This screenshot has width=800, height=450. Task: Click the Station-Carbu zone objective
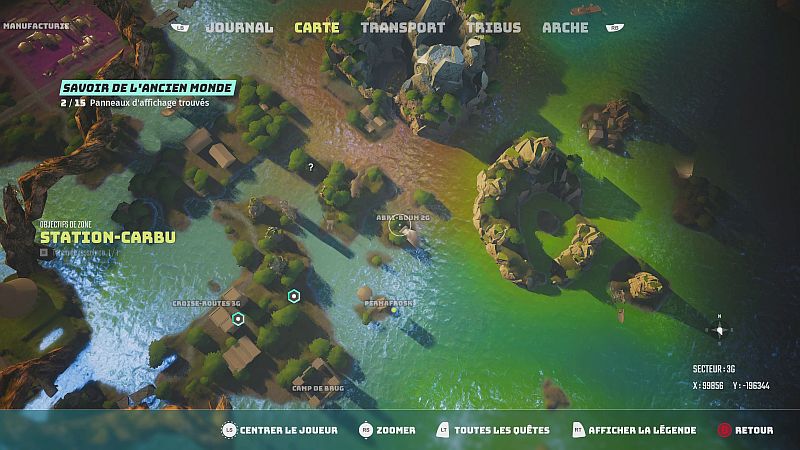tap(108, 237)
